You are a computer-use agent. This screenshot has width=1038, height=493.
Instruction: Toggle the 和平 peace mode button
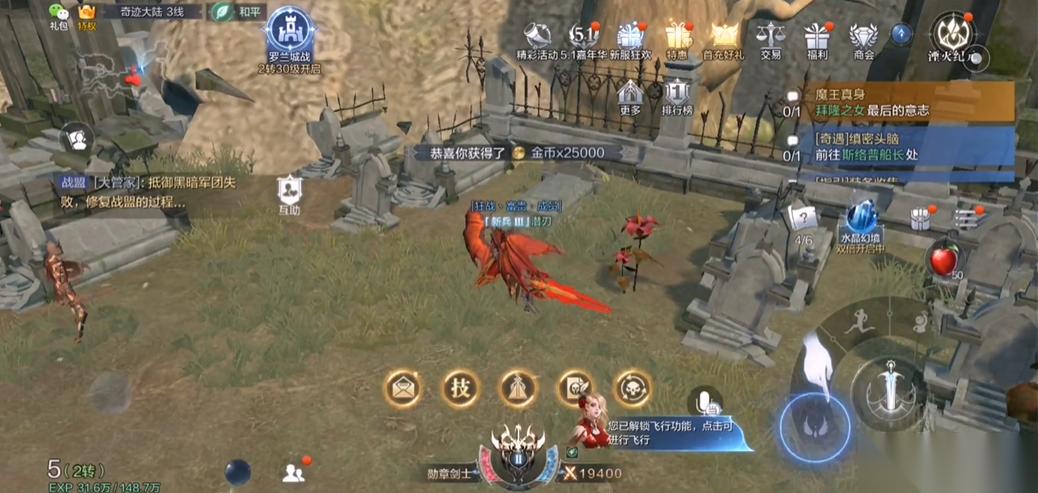(239, 12)
